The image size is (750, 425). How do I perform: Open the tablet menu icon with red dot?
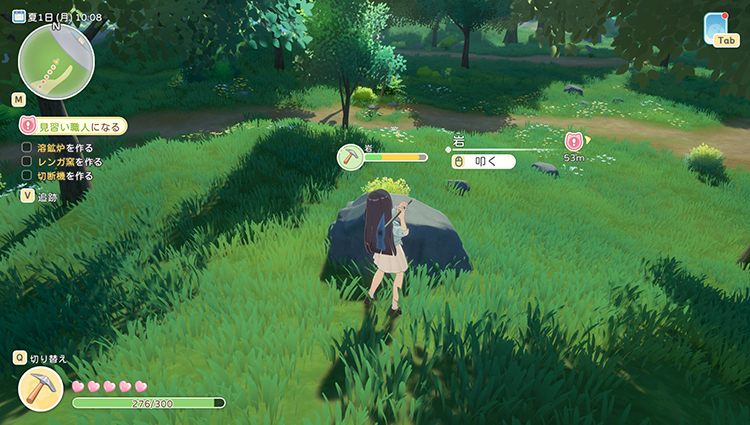click(x=716, y=24)
